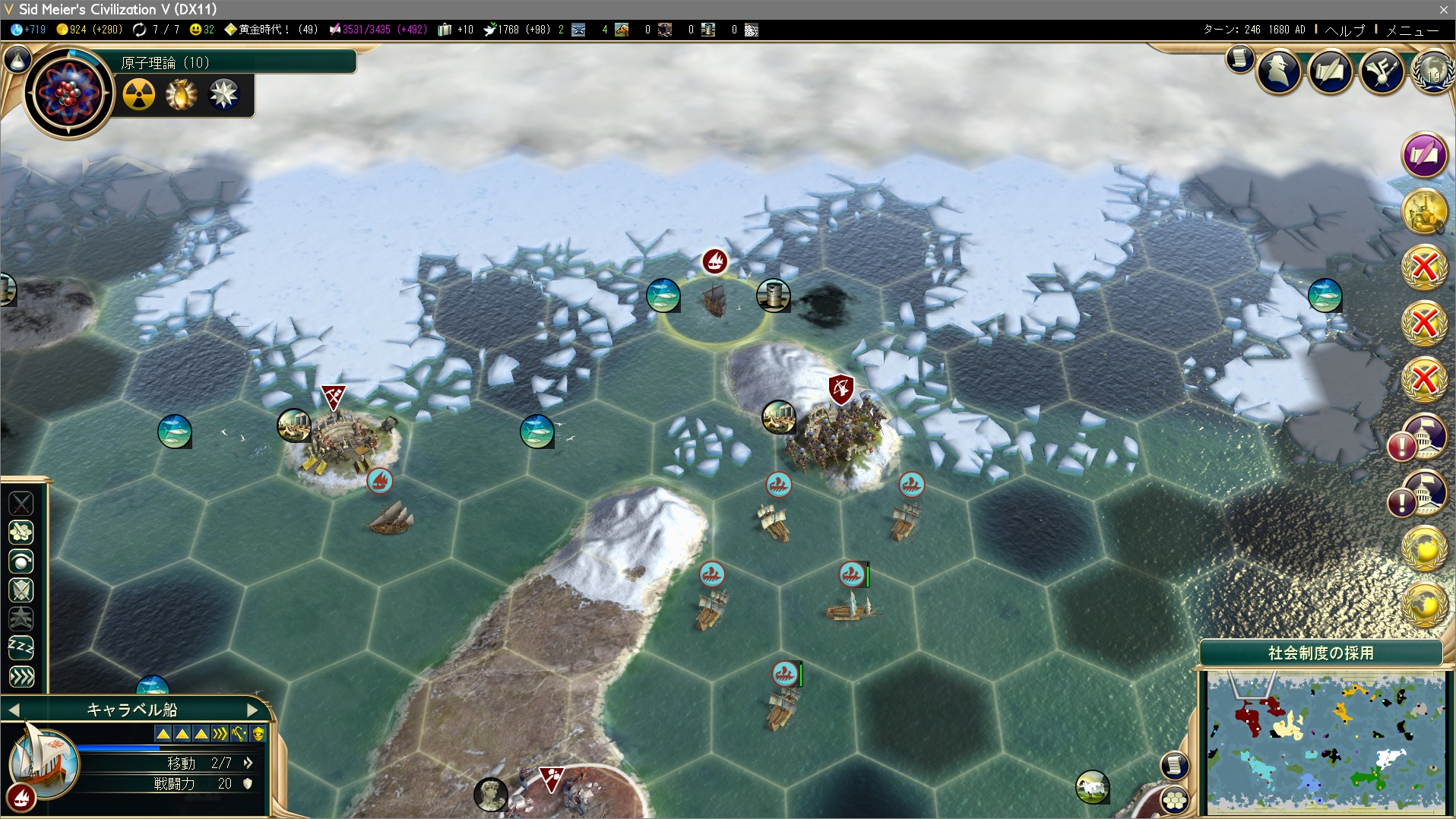Cycle to the next unit arrow
The width and height of the screenshot is (1456, 819).
[x=253, y=710]
